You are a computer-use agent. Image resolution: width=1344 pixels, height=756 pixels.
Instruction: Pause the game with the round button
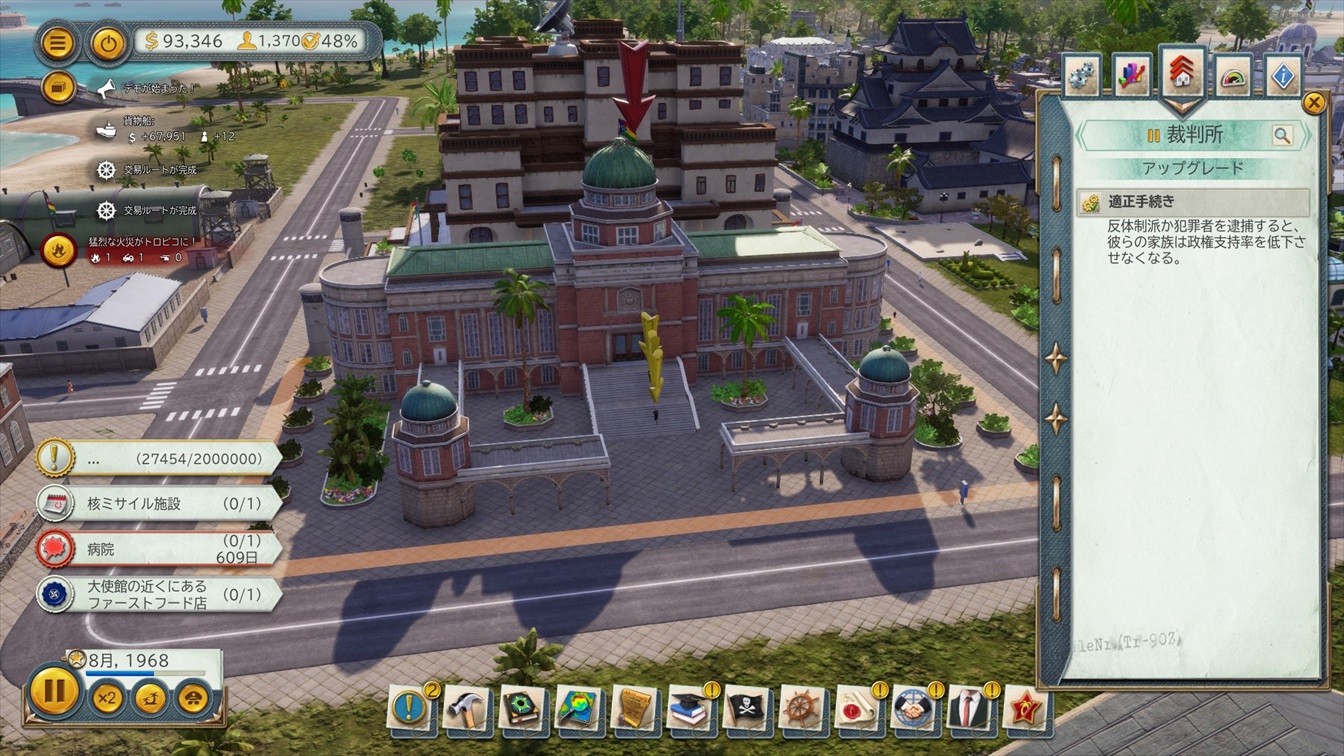click(54, 691)
